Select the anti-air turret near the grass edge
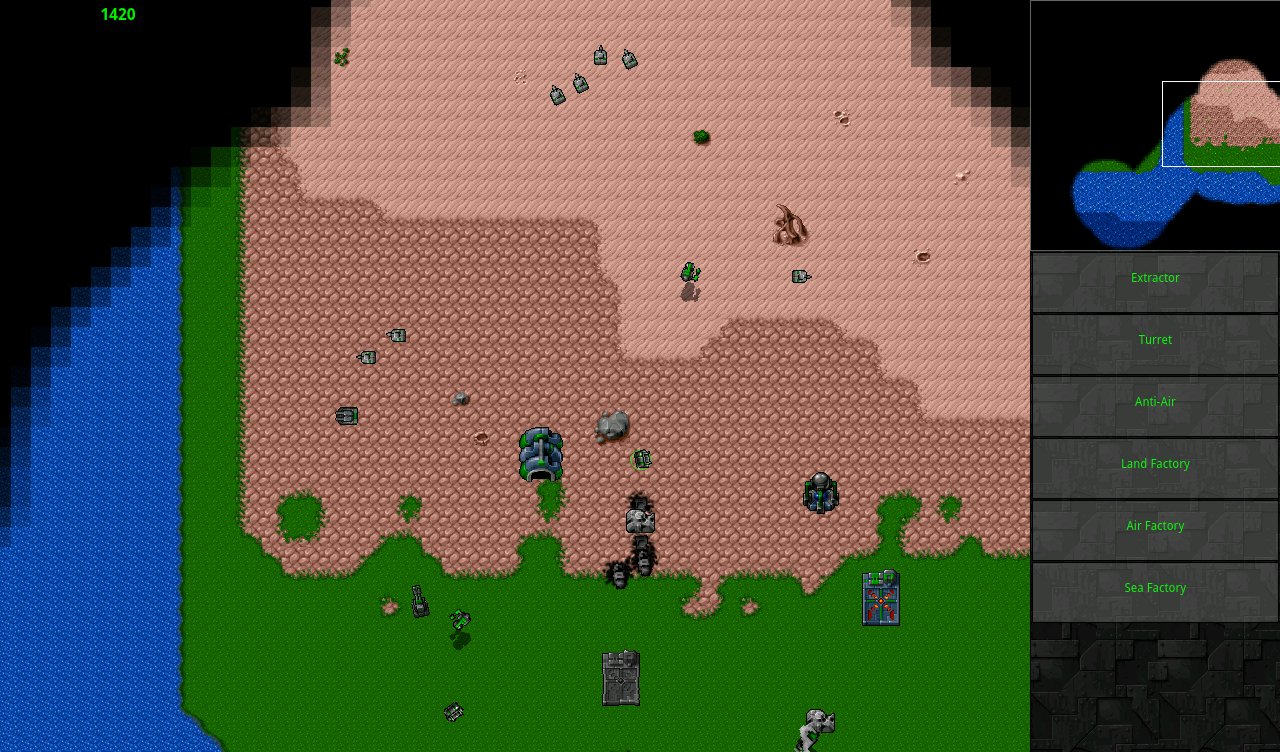Image resolution: width=1280 pixels, height=752 pixels. coord(820,493)
